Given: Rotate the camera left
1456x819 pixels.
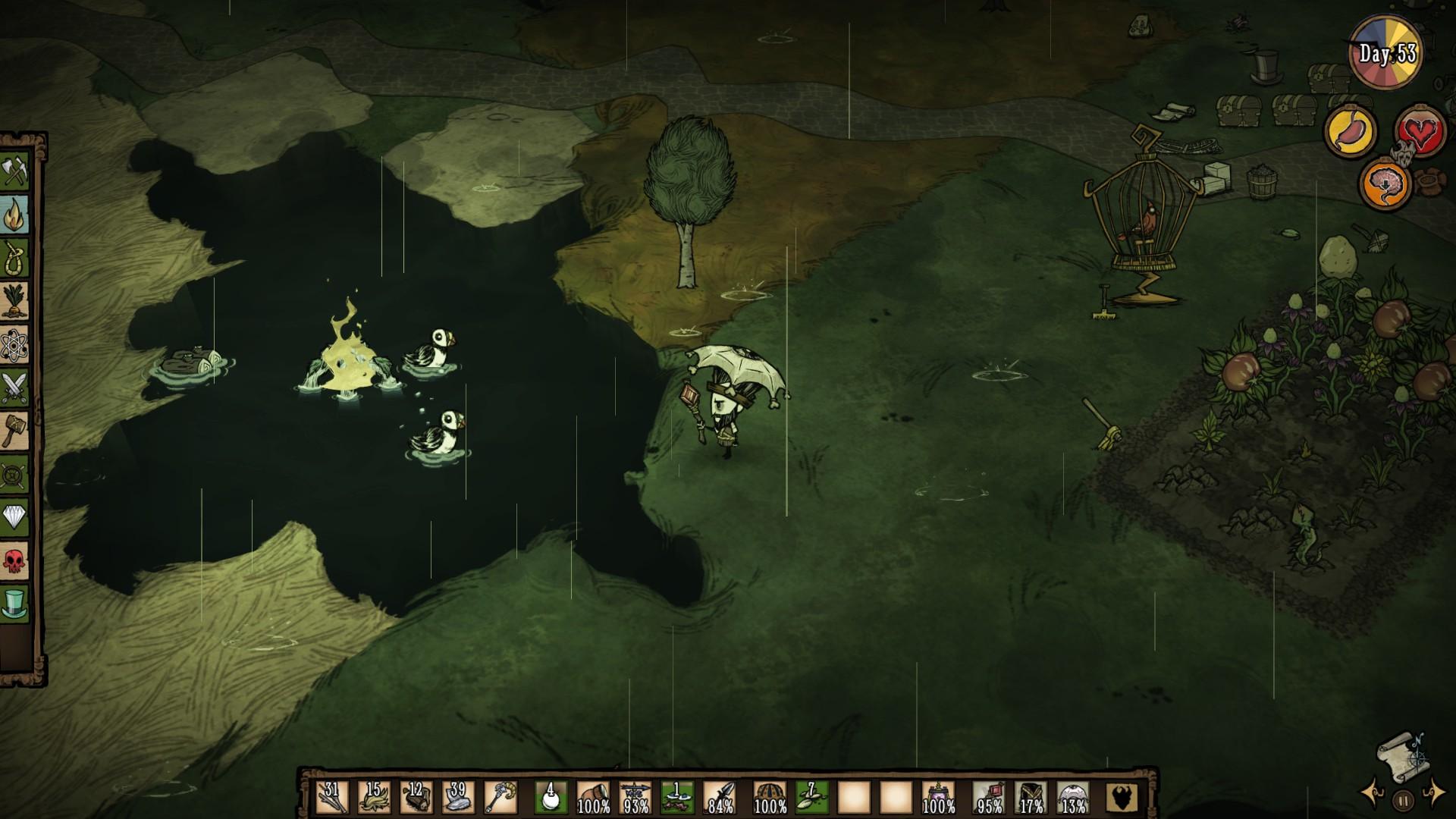Looking at the screenshot, I should click(1373, 794).
